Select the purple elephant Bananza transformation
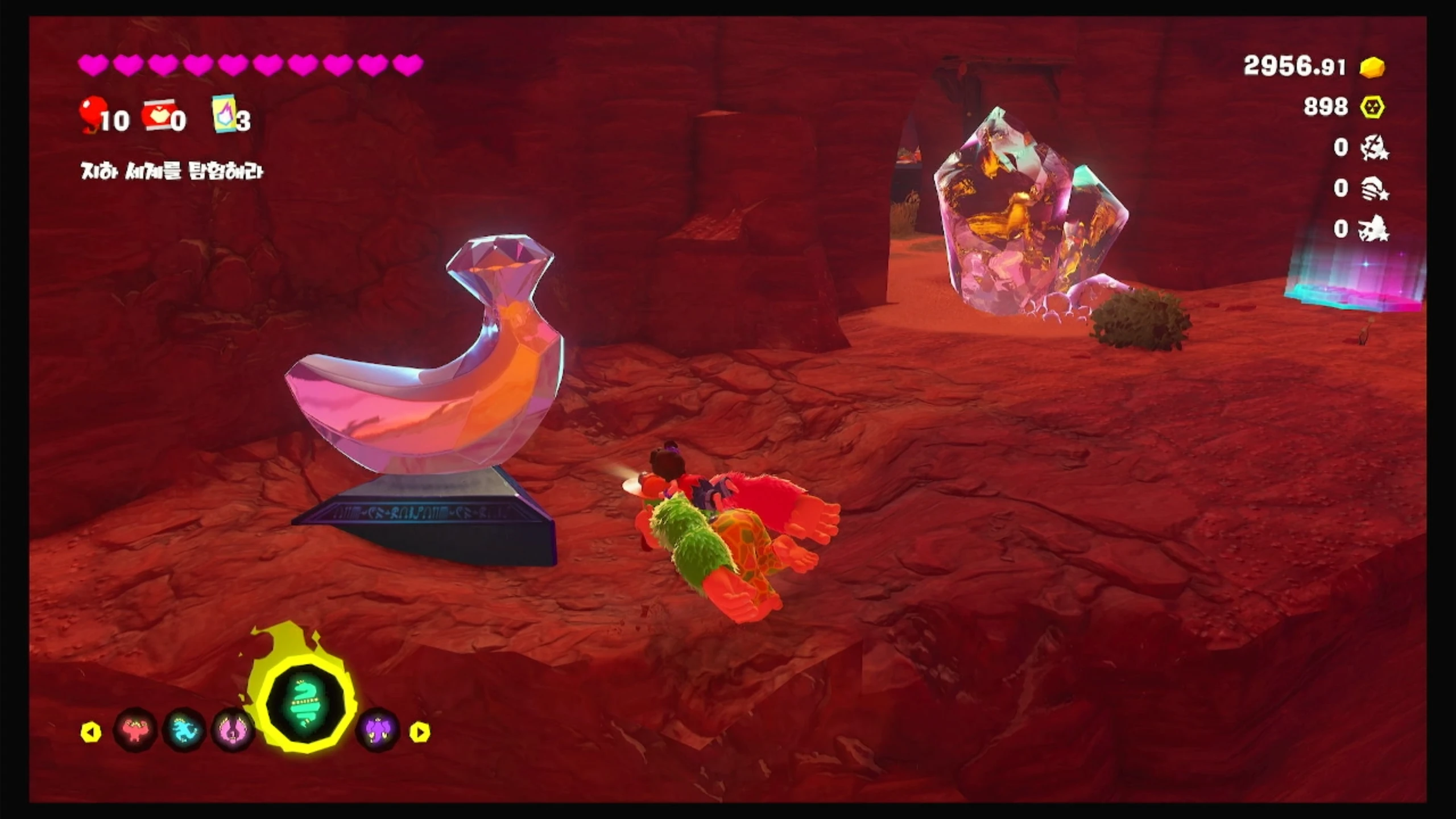Viewport: 1456px width, 819px height. 378,730
